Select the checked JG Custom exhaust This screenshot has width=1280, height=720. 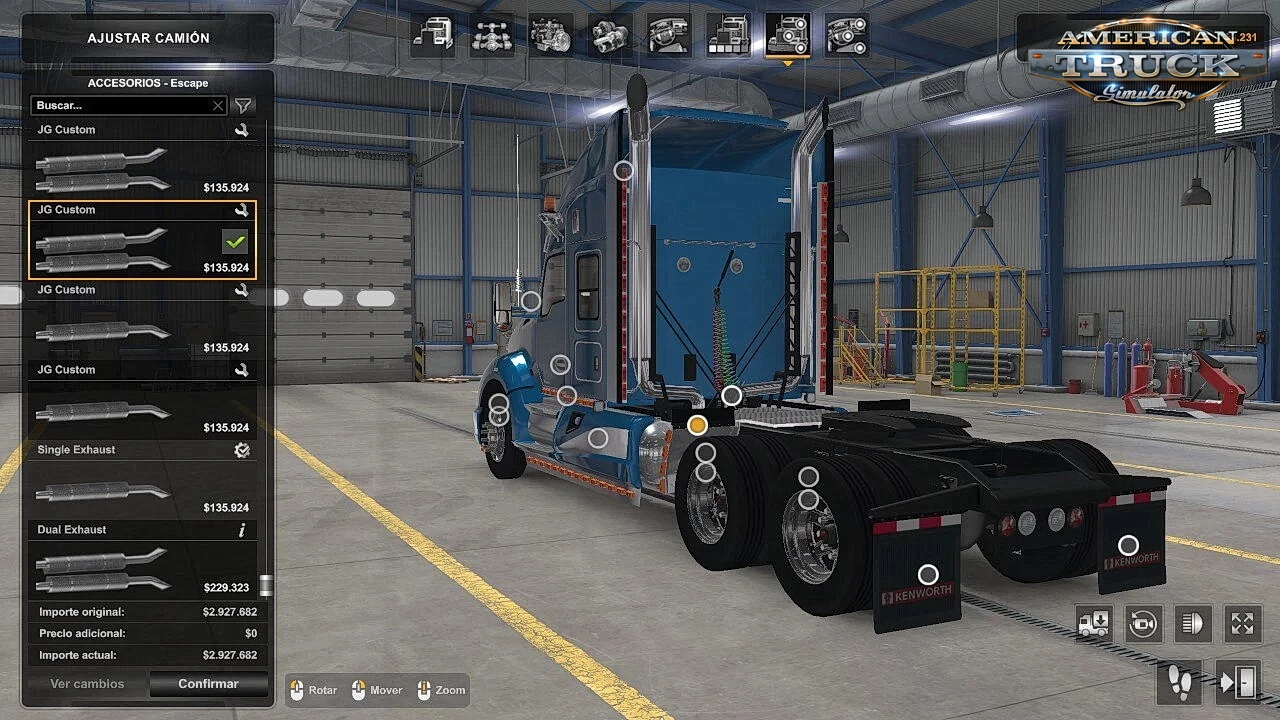[x=142, y=241]
